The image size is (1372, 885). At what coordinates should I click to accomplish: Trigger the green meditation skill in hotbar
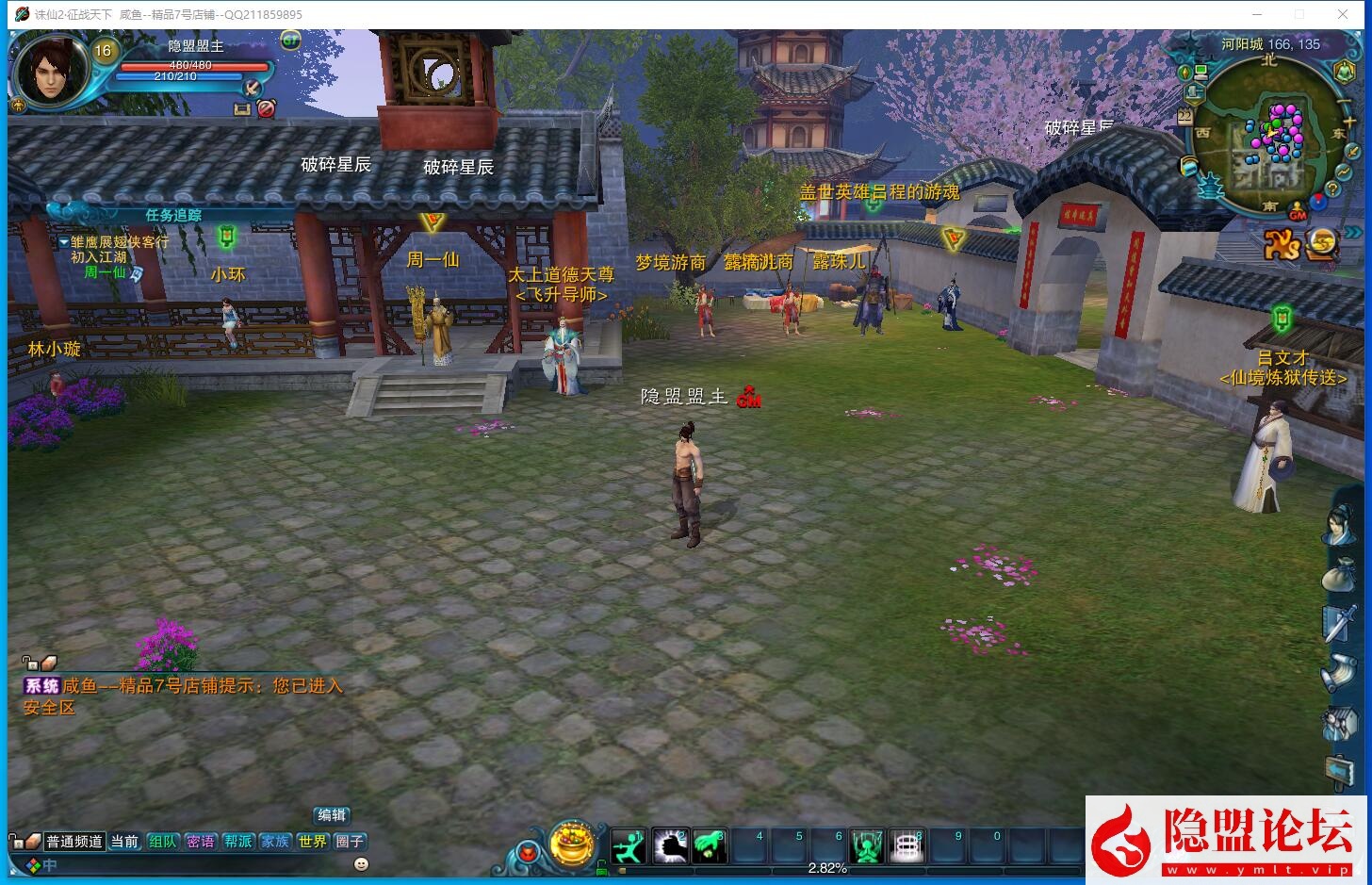pyautogui.click(x=866, y=846)
